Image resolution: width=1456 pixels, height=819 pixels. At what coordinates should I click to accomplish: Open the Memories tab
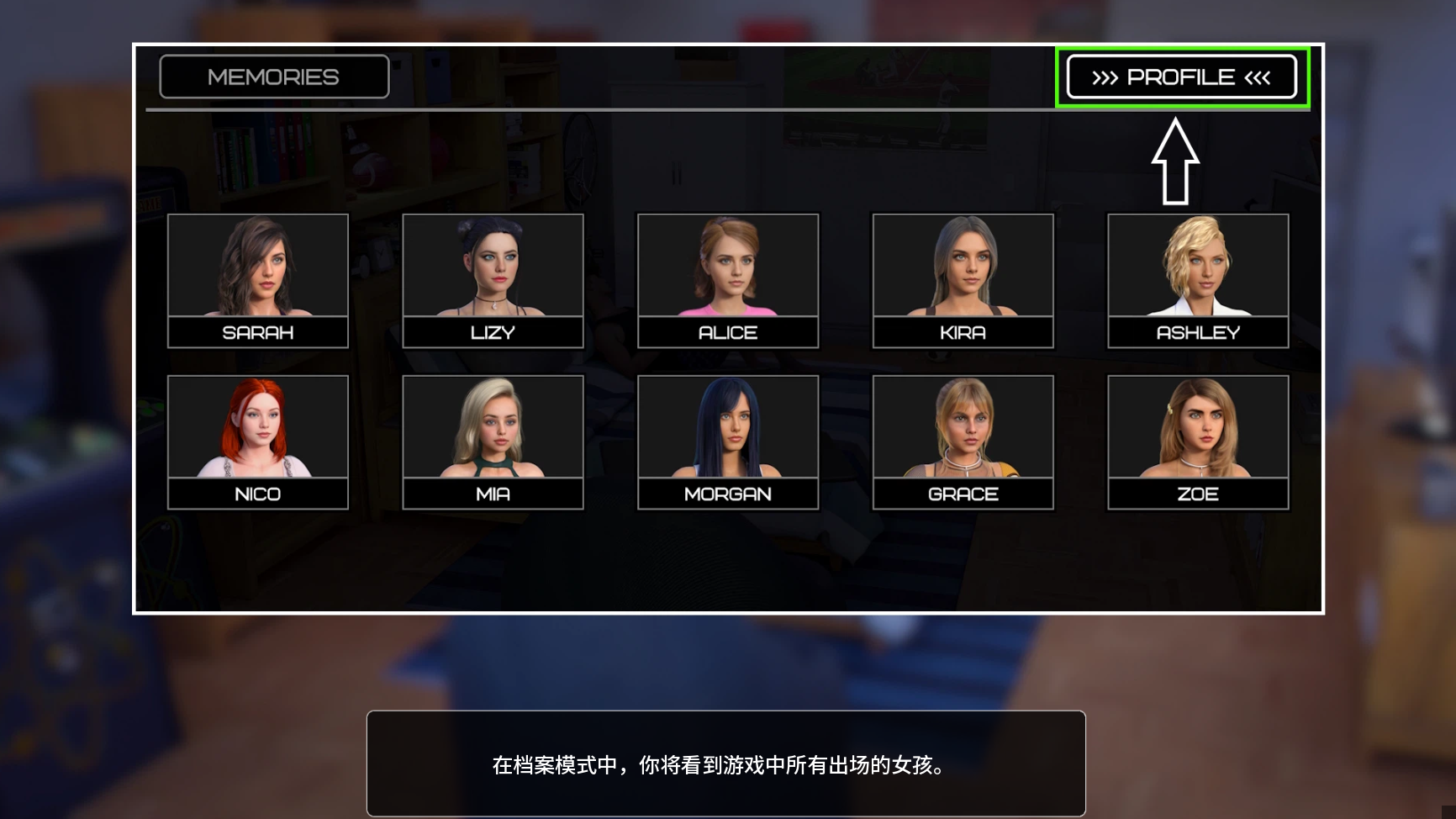(x=274, y=77)
